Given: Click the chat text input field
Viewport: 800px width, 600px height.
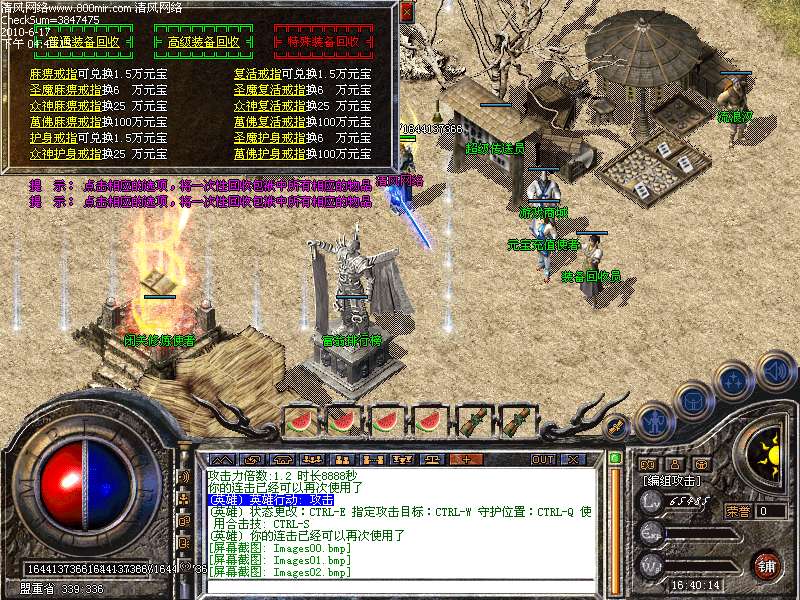Looking at the screenshot, I should click(400, 585).
